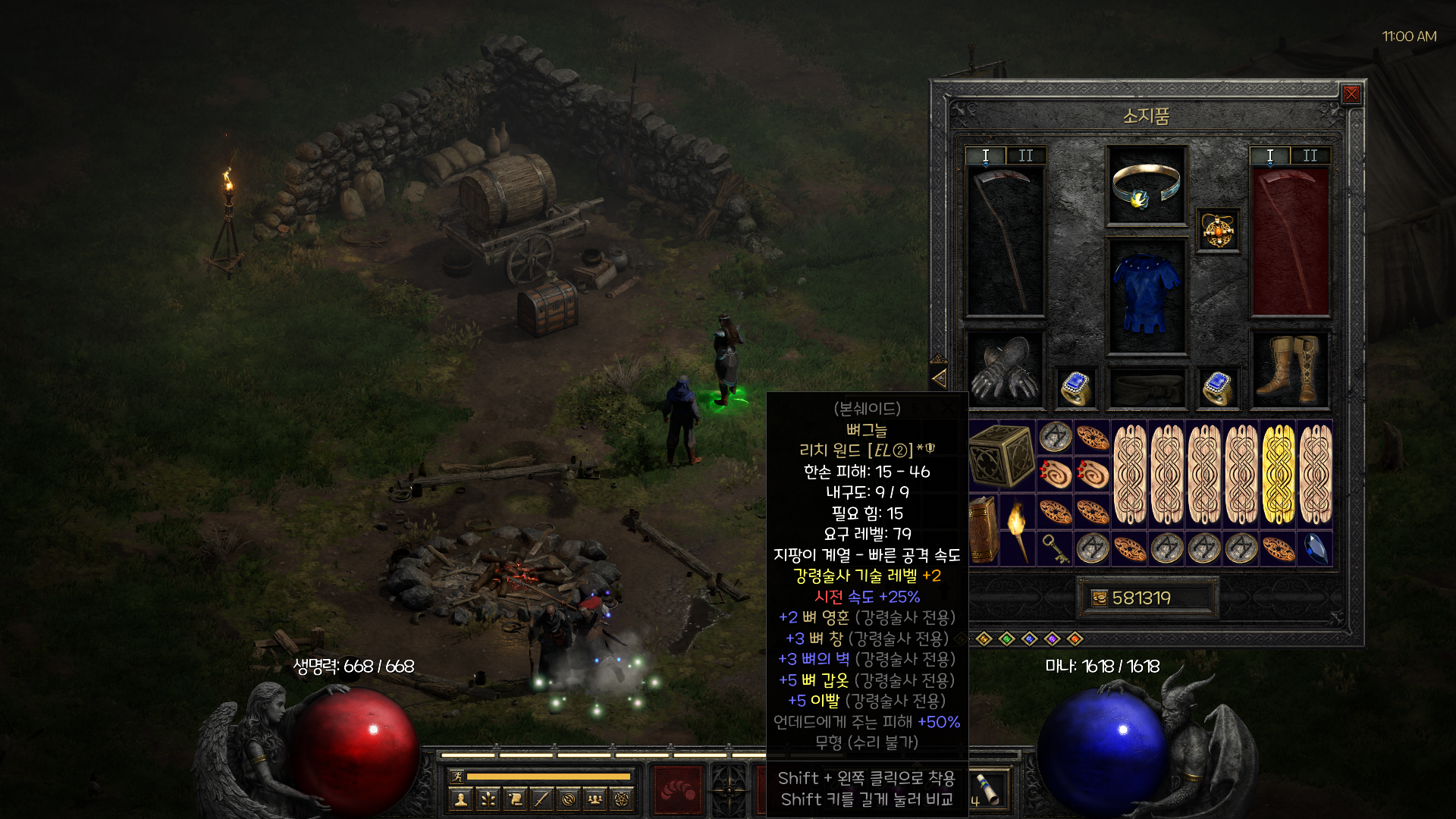Switch to right weapon set II

[1310, 155]
